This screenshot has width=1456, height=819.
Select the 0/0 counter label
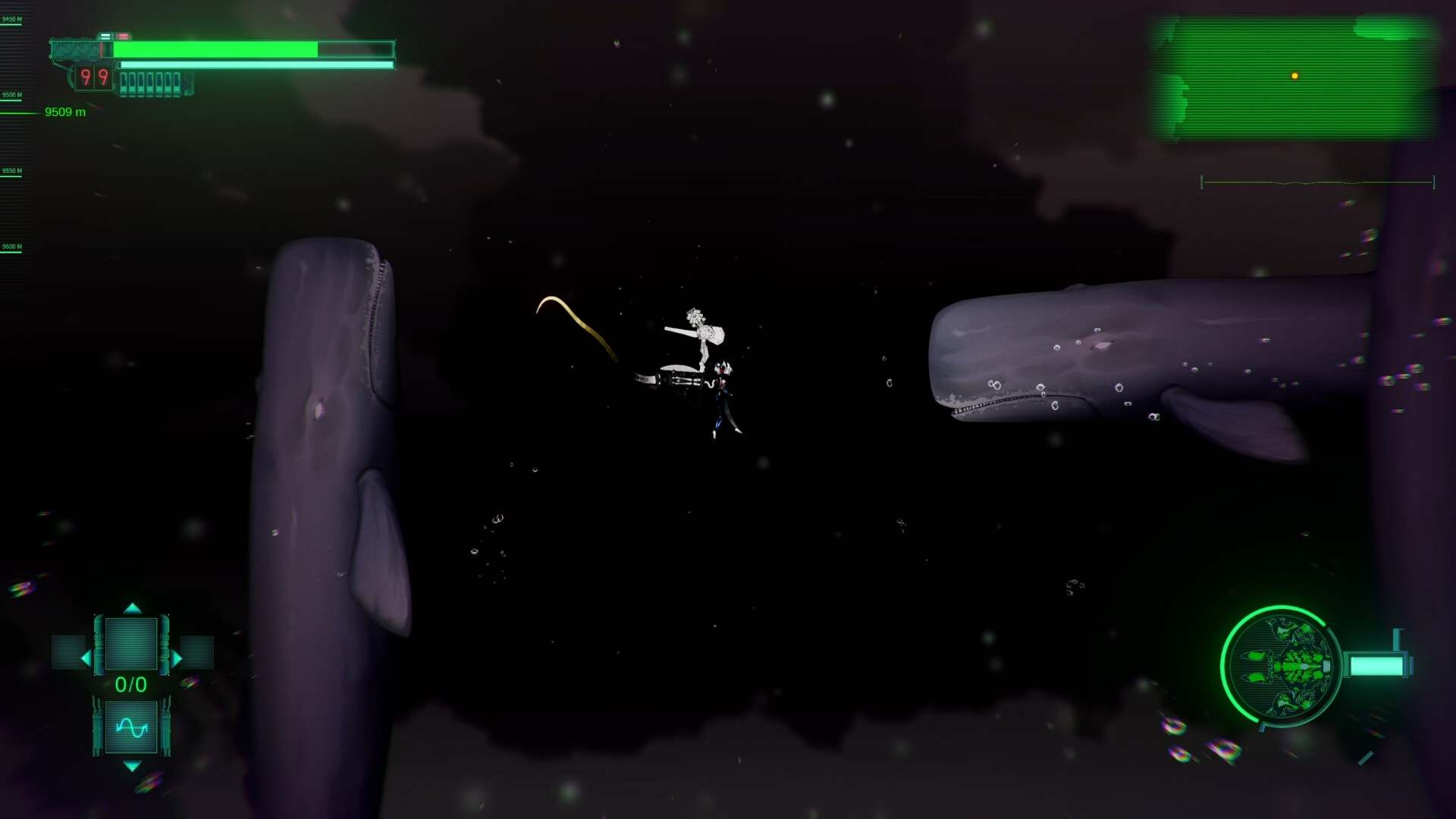(x=130, y=682)
